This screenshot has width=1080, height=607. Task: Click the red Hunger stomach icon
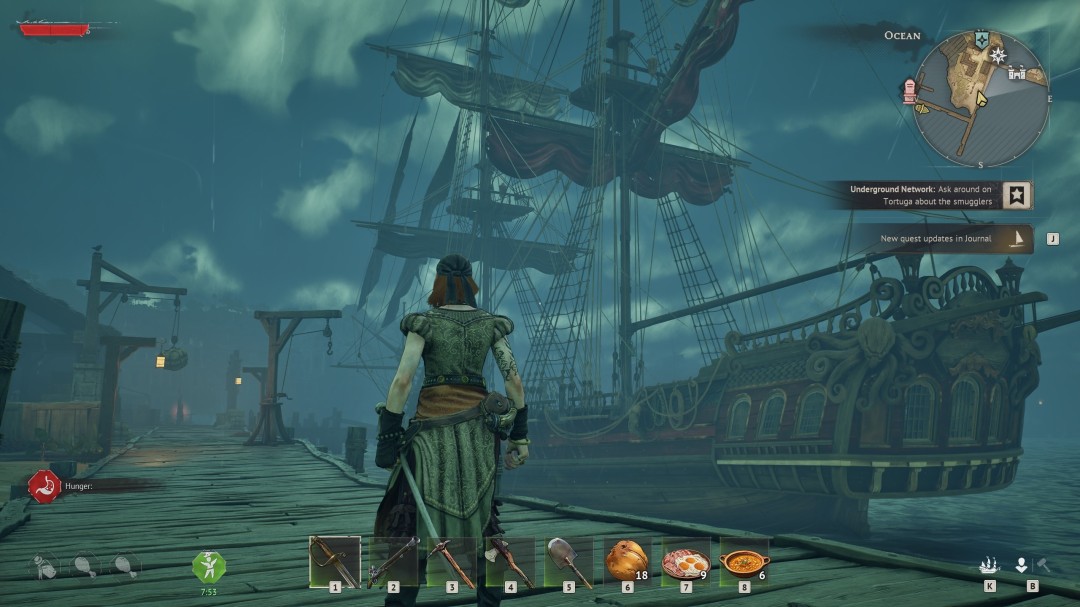[x=44, y=486]
